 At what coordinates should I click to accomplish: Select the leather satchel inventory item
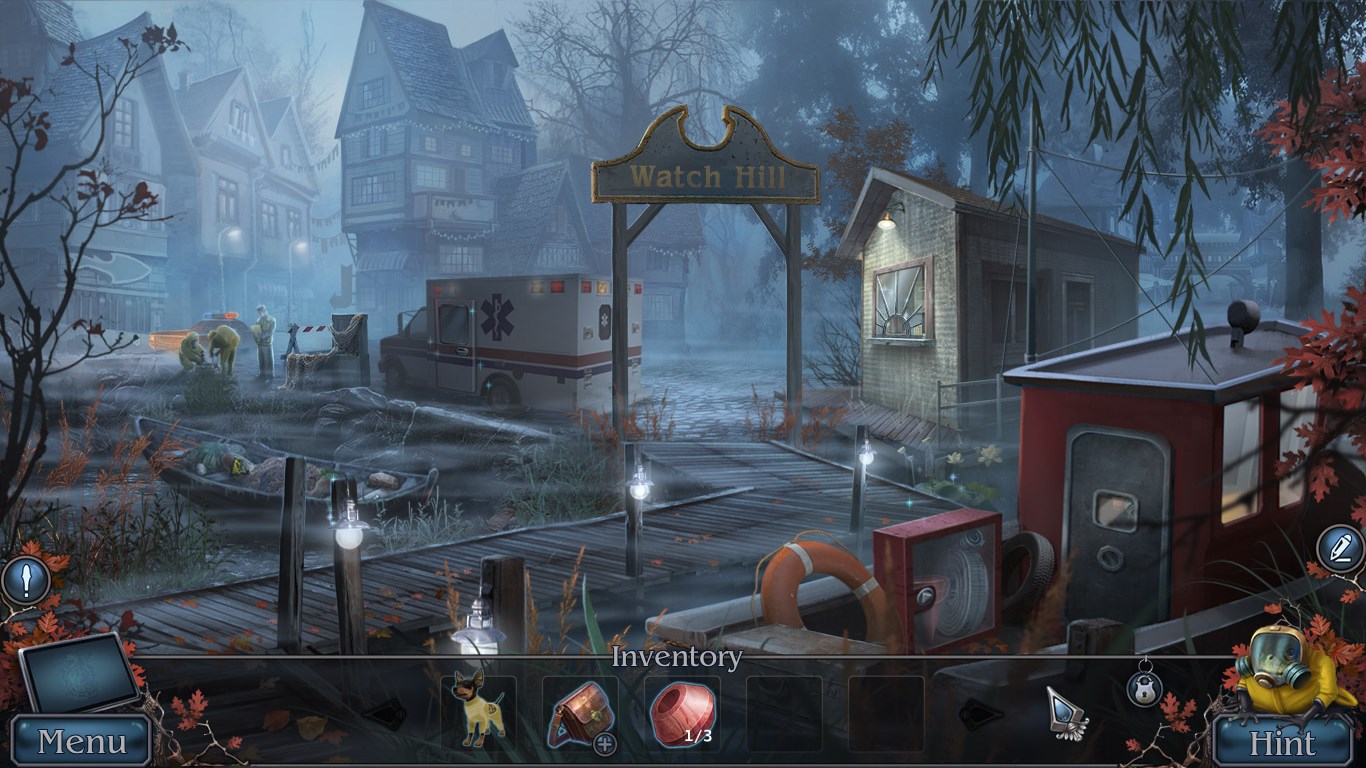(579, 710)
